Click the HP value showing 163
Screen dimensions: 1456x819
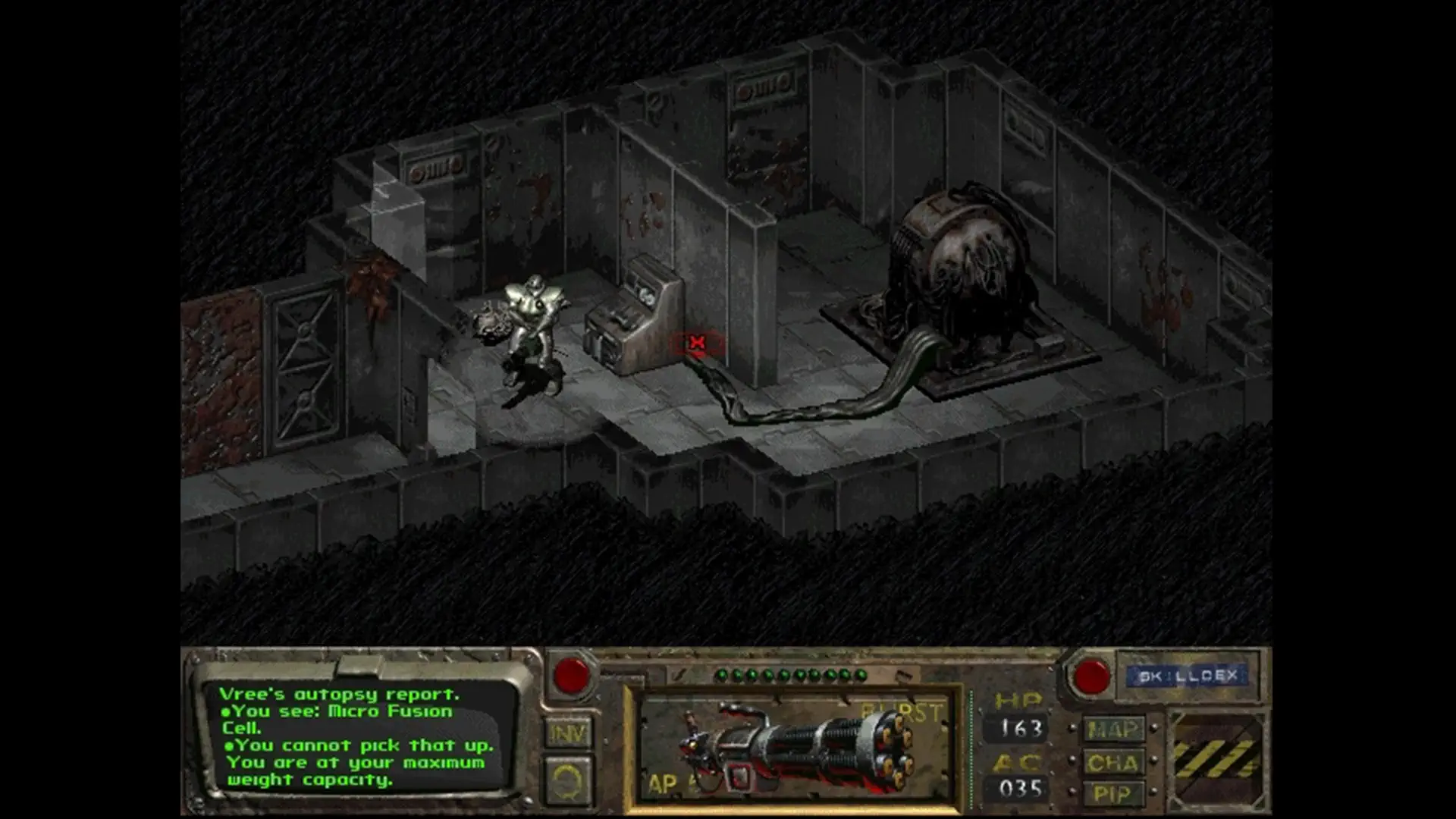[1020, 728]
